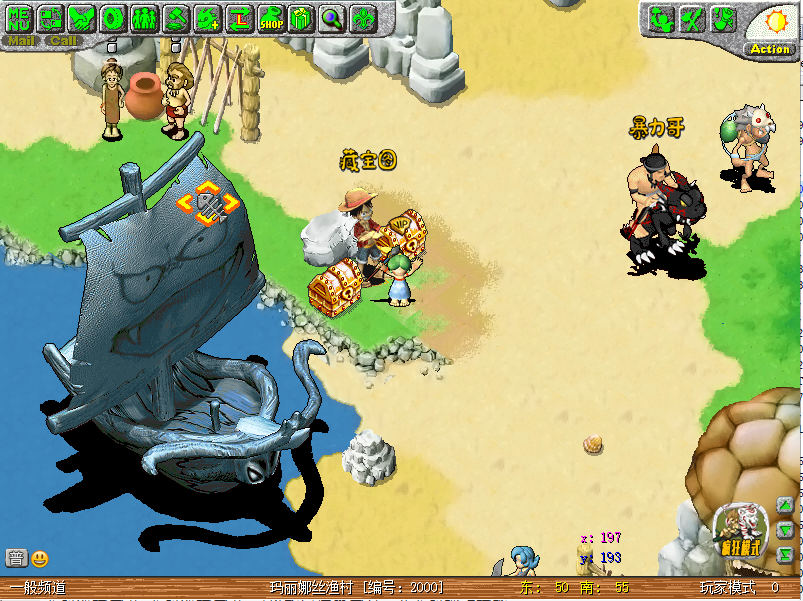The width and height of the screenshot is (803, 601).
Task: Open the smiley face emoticon button
Action: click(x=40, y=558)
